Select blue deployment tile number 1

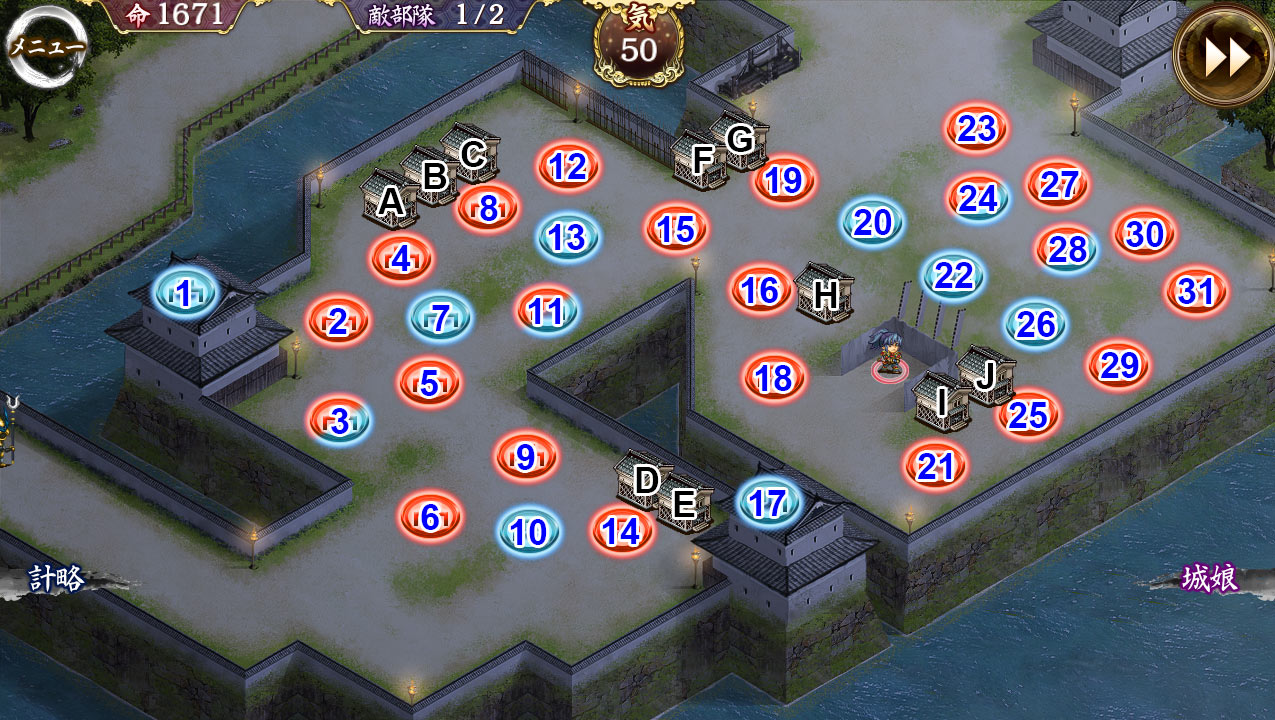(x=184, y=293)
